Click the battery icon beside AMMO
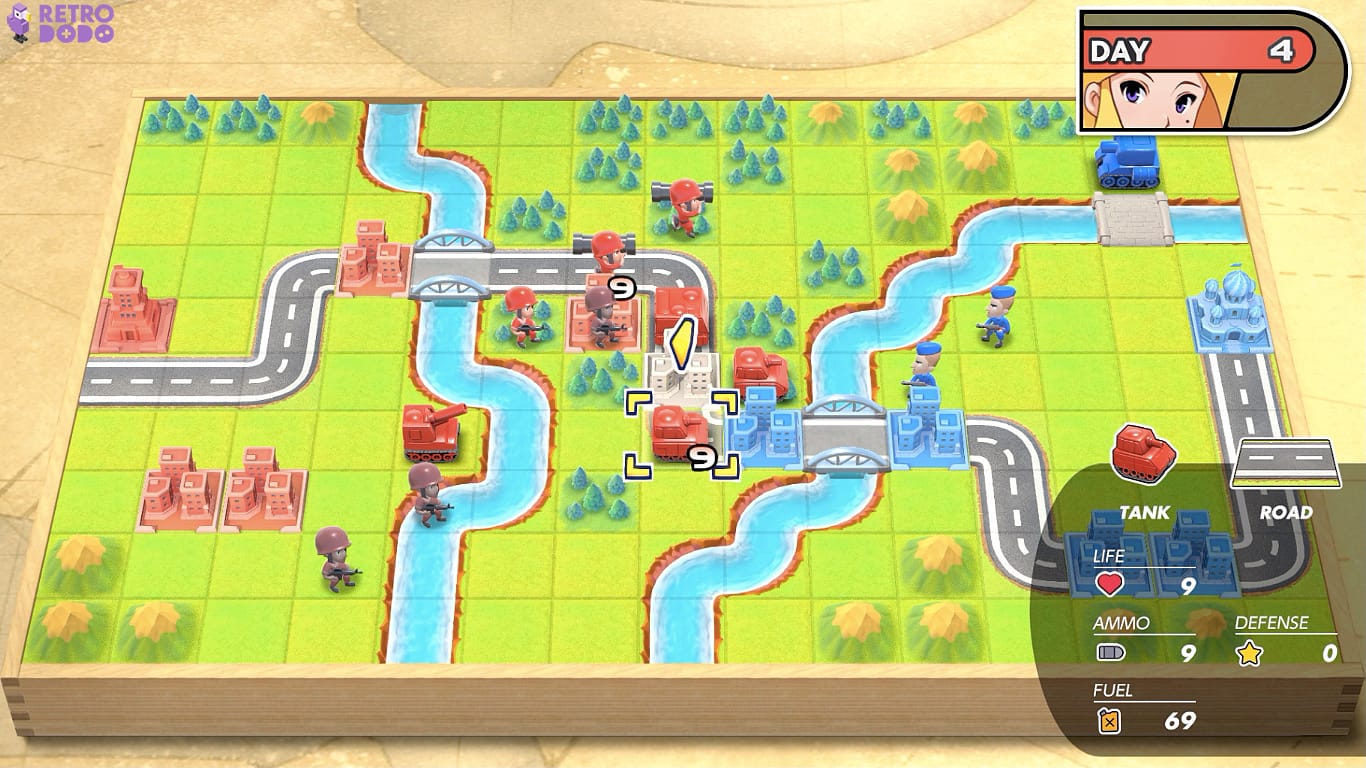 point(1110,650)
